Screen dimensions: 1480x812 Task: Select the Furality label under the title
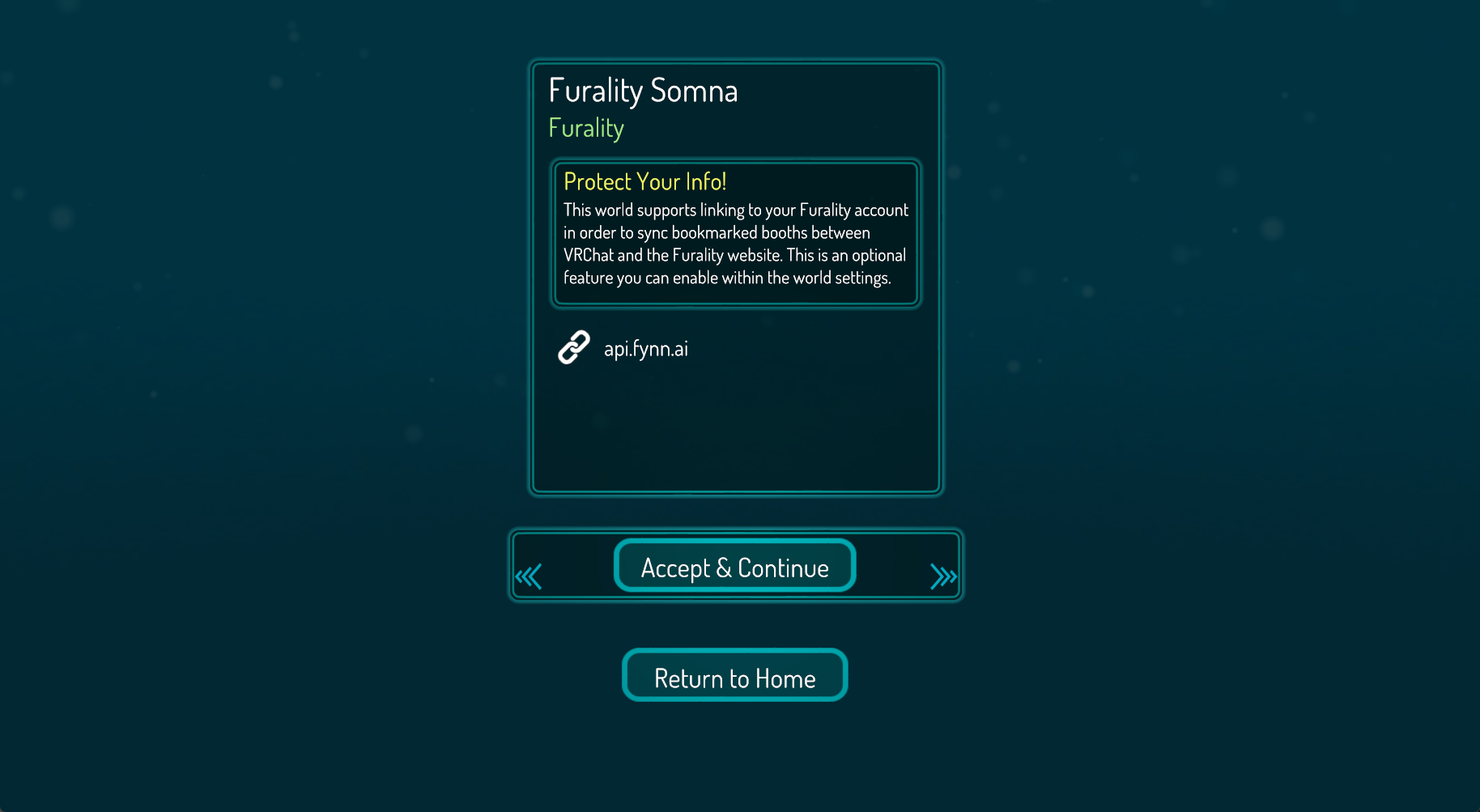(585, 127)
